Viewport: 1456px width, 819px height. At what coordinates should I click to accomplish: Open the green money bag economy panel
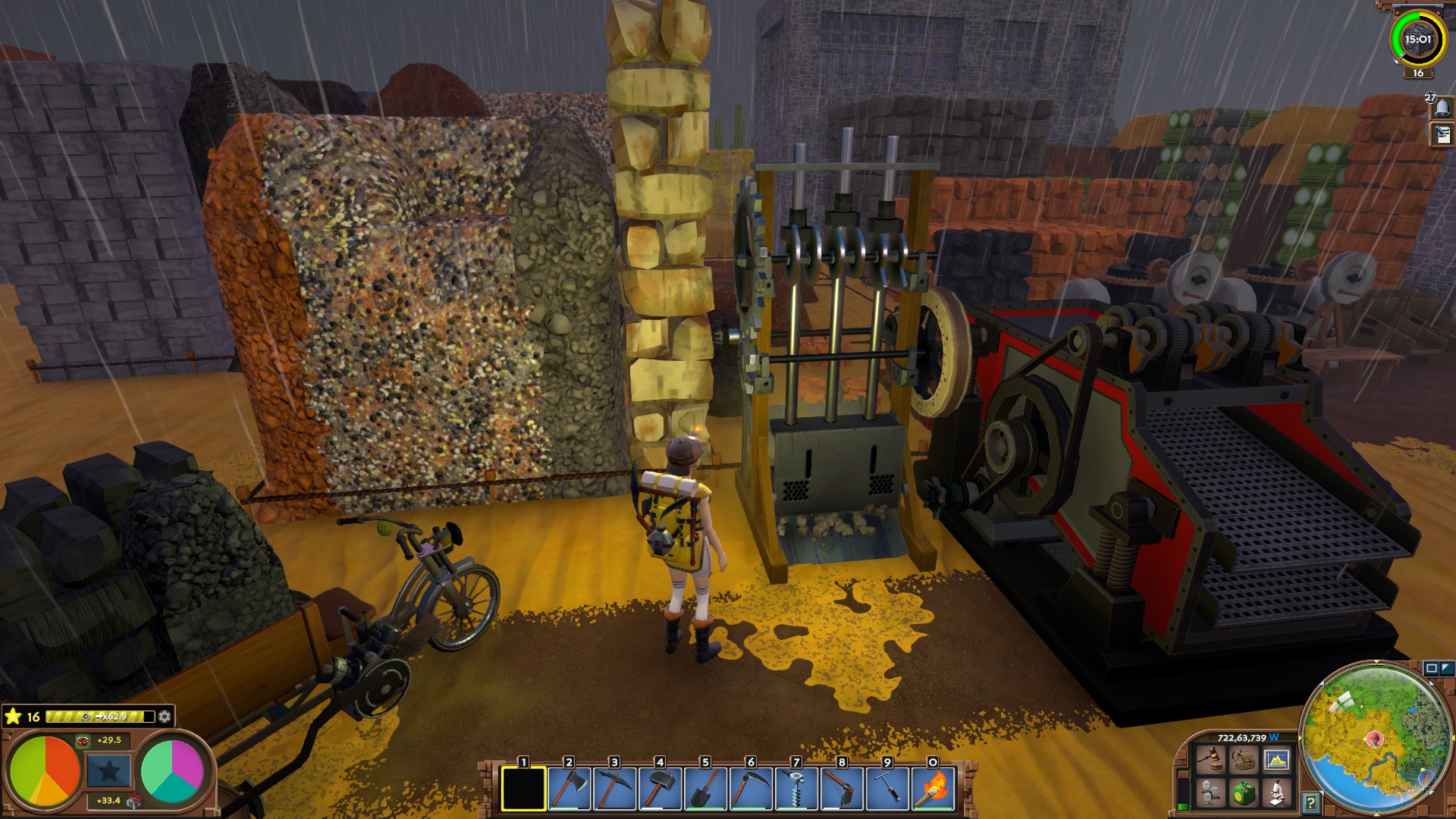(x=1244, y=793)
